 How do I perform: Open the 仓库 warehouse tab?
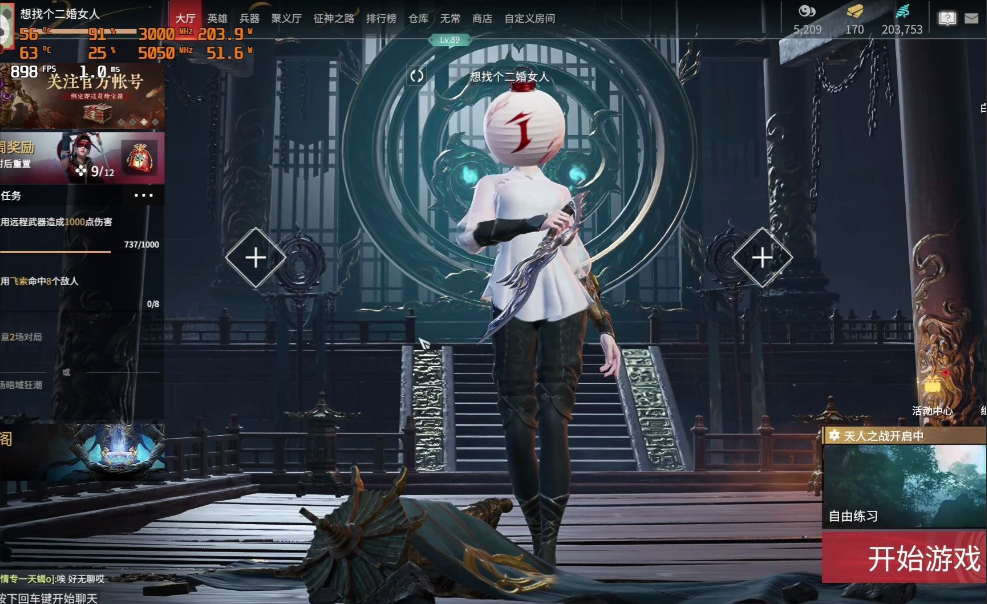coord(418,18)
